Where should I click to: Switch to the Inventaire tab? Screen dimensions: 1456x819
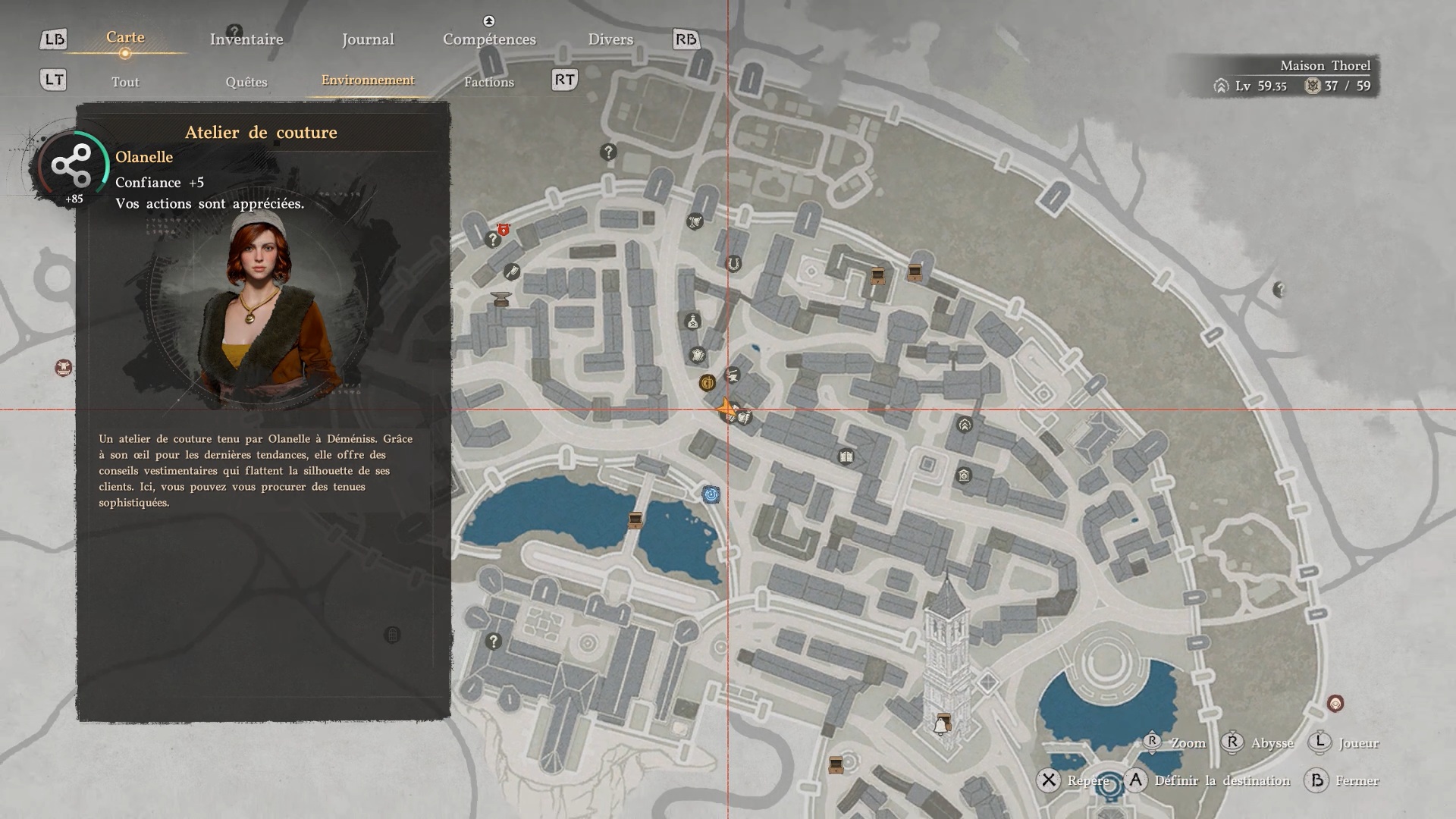point(246,39)
